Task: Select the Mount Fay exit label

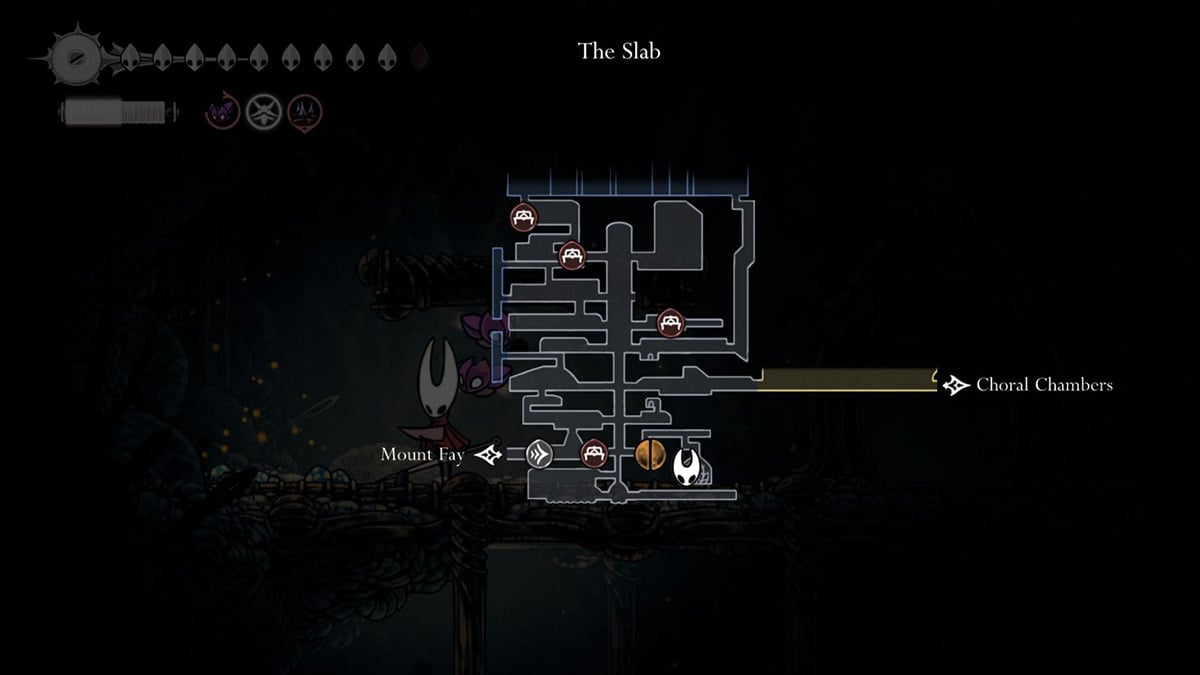Action: 421,455
